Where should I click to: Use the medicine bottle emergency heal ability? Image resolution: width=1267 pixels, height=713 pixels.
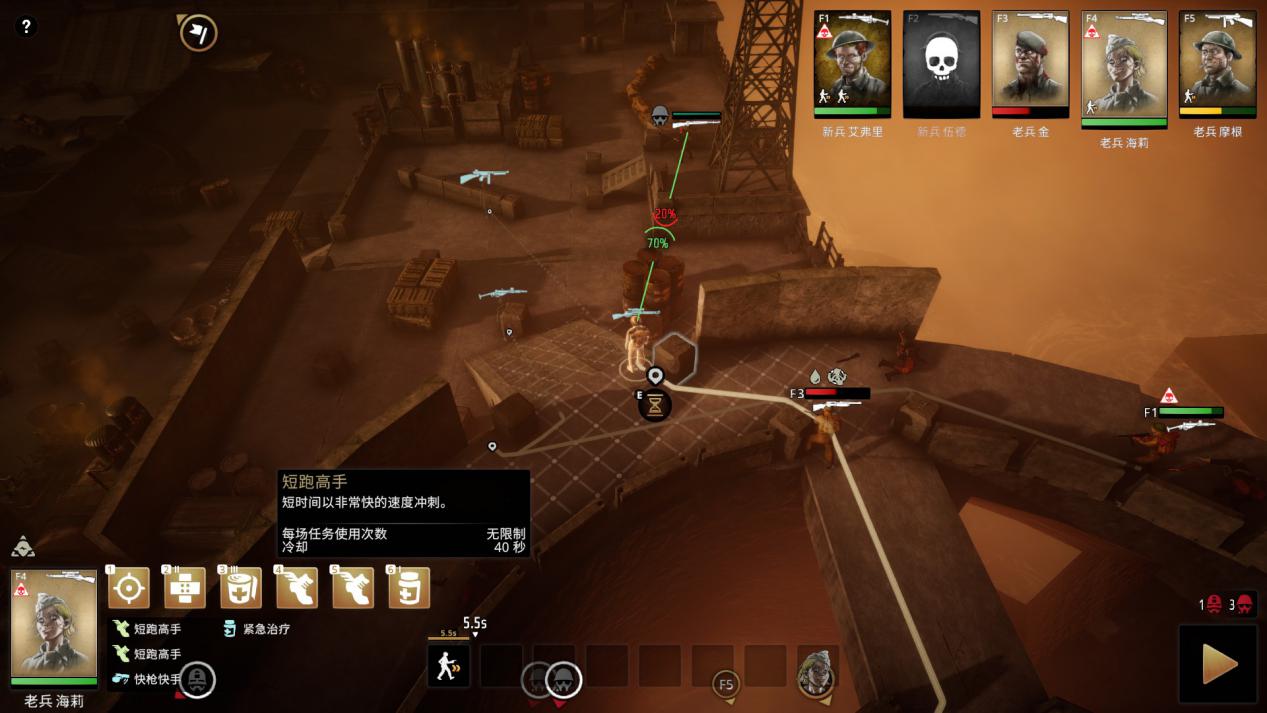coord(409,588)
